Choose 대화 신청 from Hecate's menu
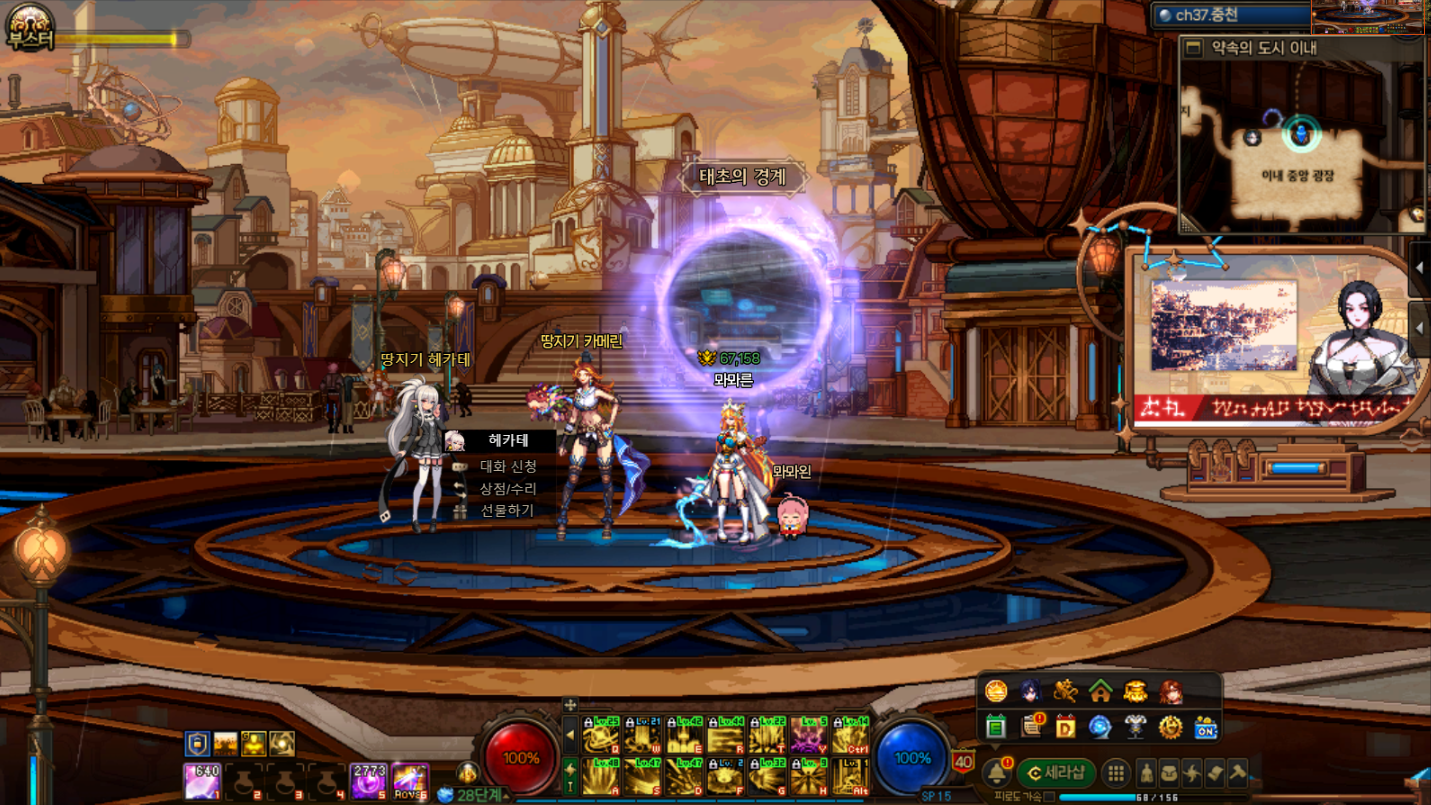1431x805 pixels. click(507, 466)
